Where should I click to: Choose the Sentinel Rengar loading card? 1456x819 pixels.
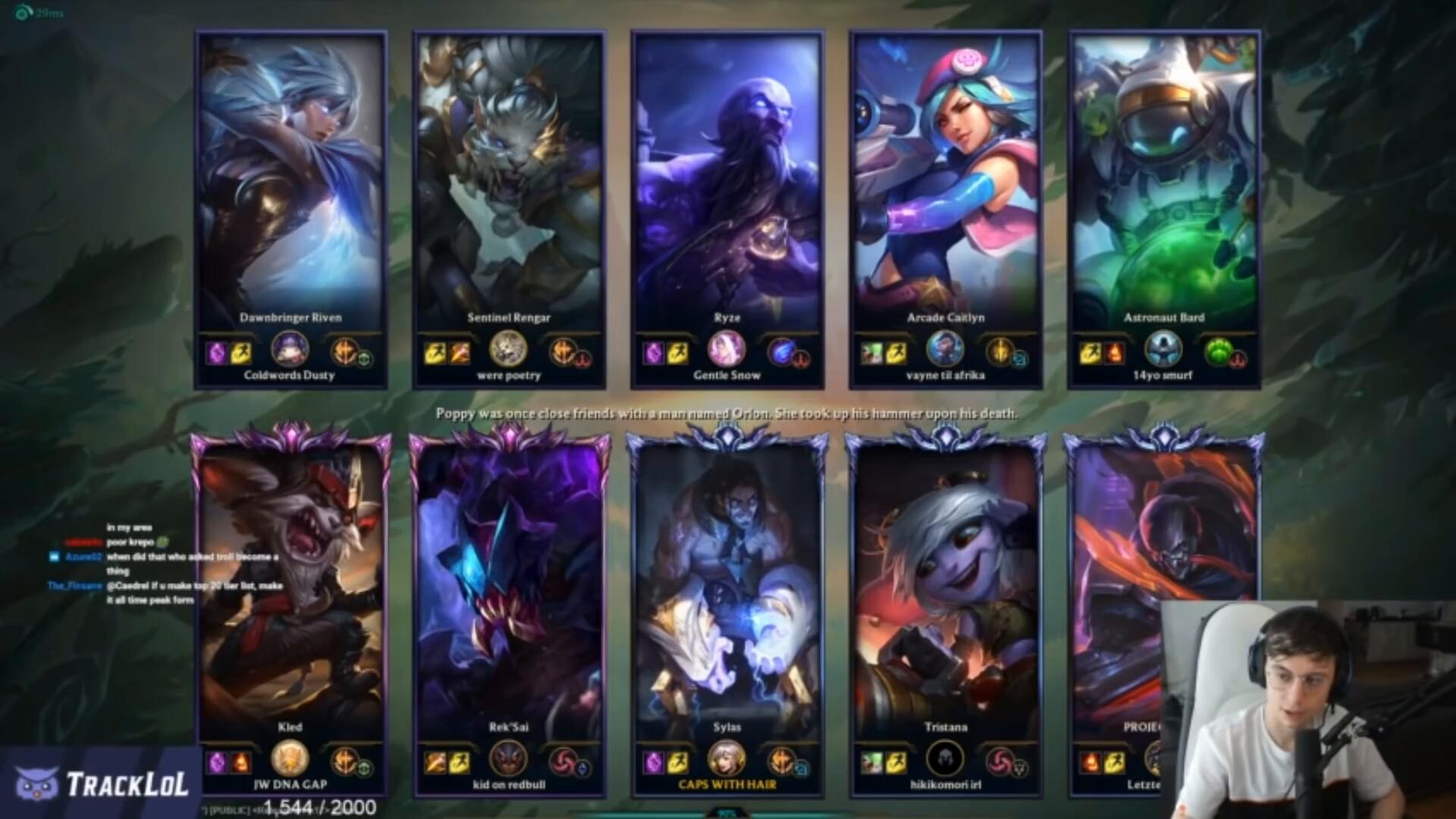tap(509, 182)
